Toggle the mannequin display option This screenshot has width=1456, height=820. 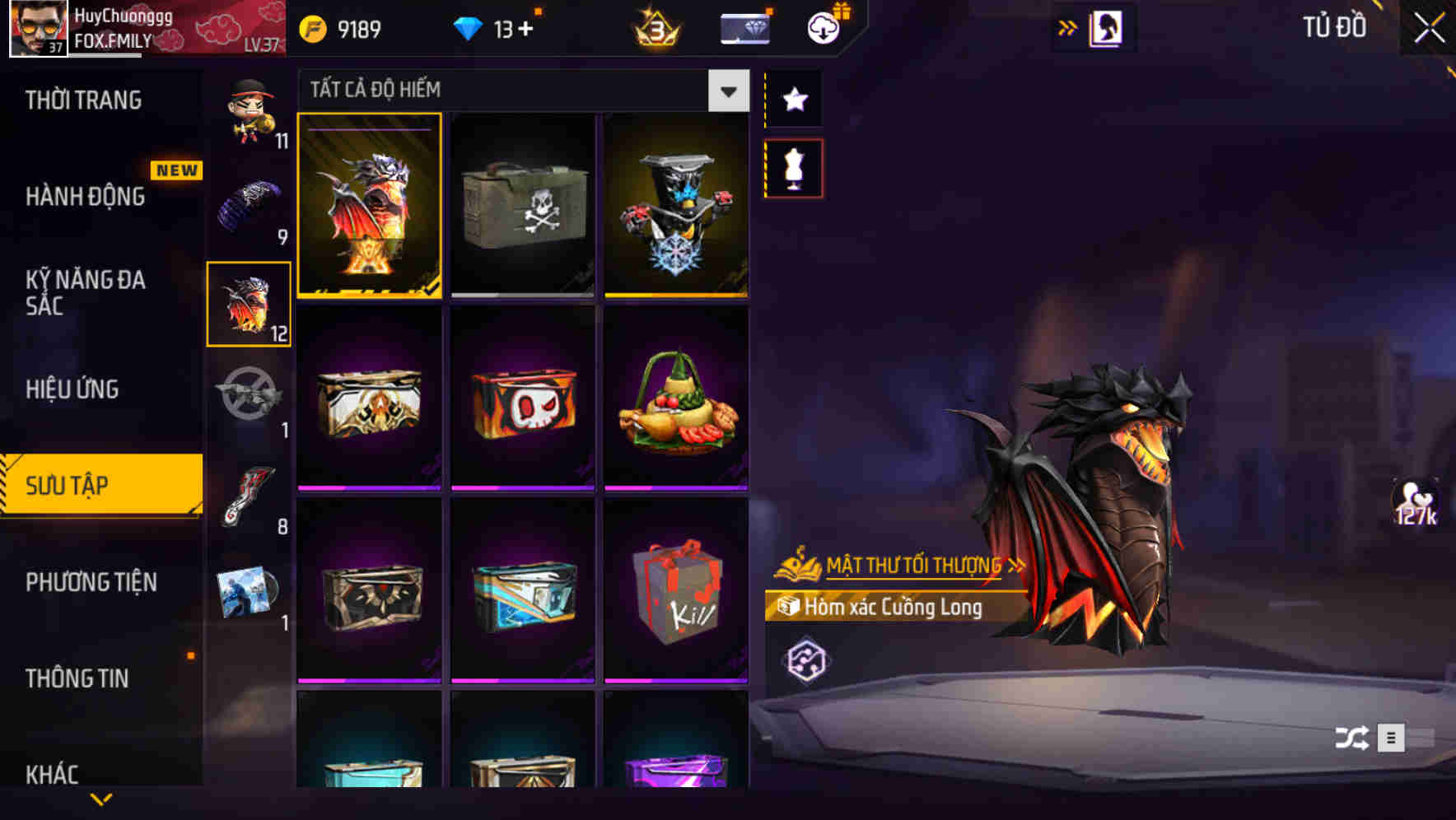click(795, 167)
